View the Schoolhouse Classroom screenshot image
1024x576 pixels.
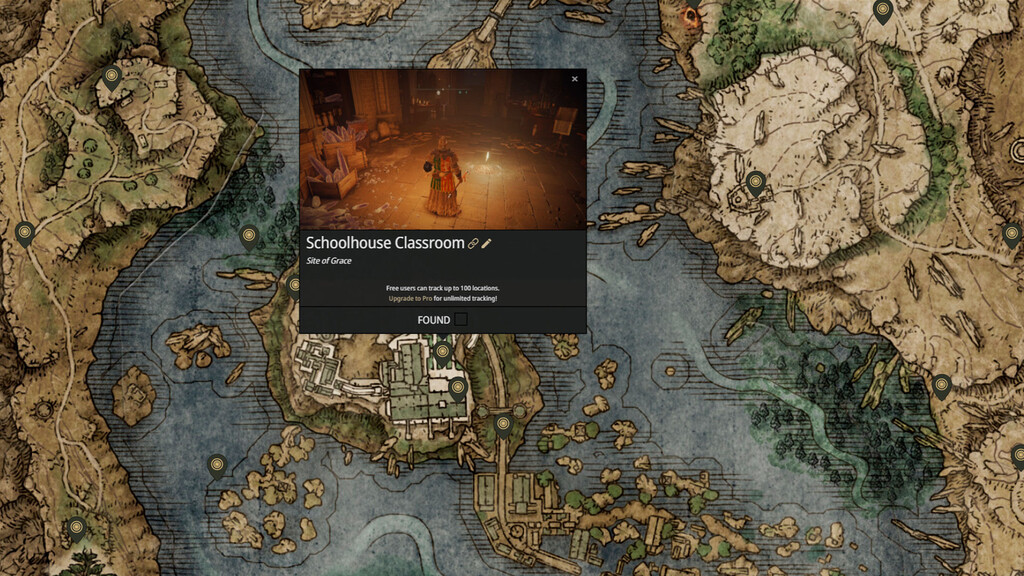443,150
